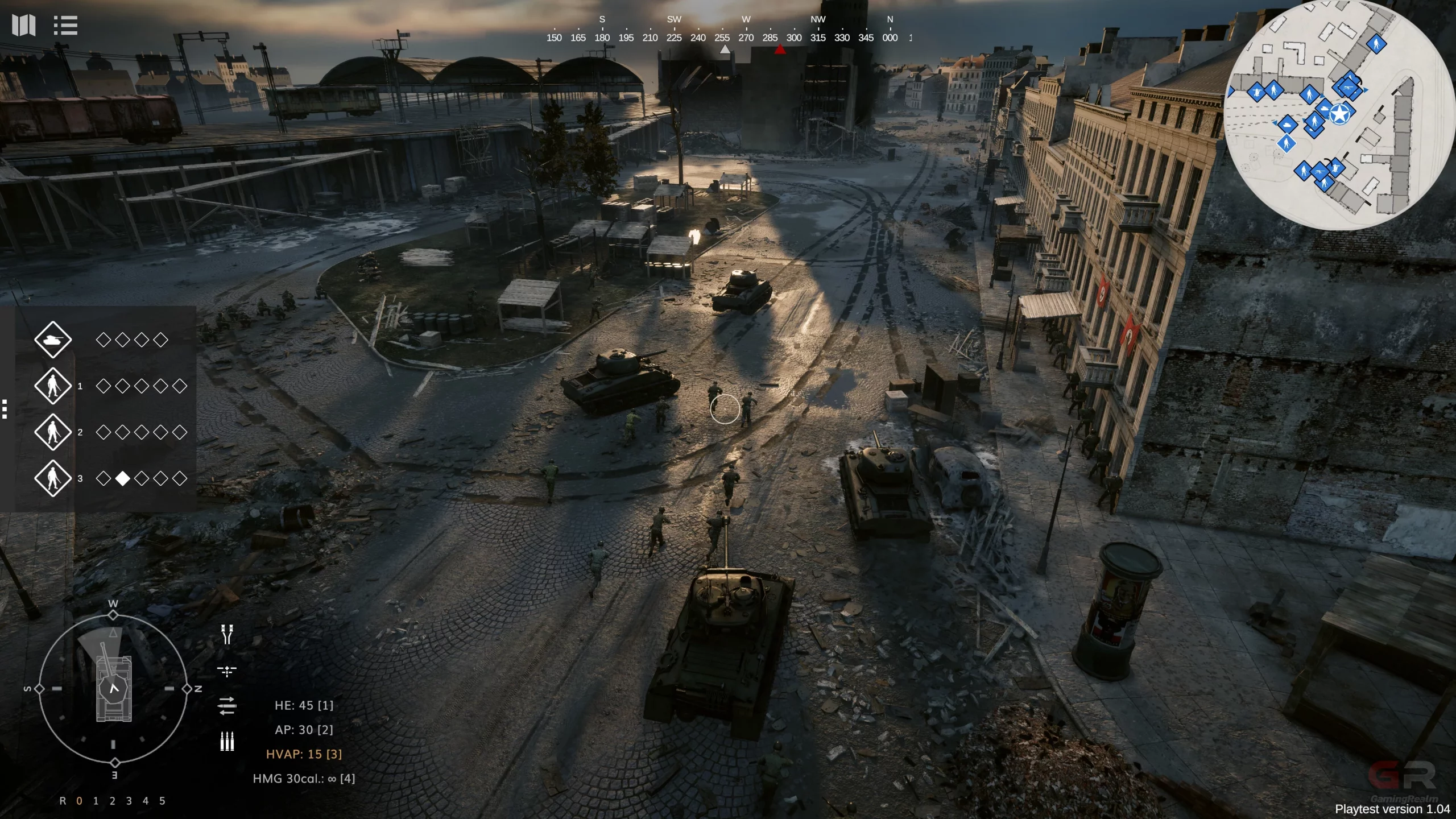The height and width of the screenshot is (819, 1456).
Task: Select HVAP shell ammunition
Action: 304,754
